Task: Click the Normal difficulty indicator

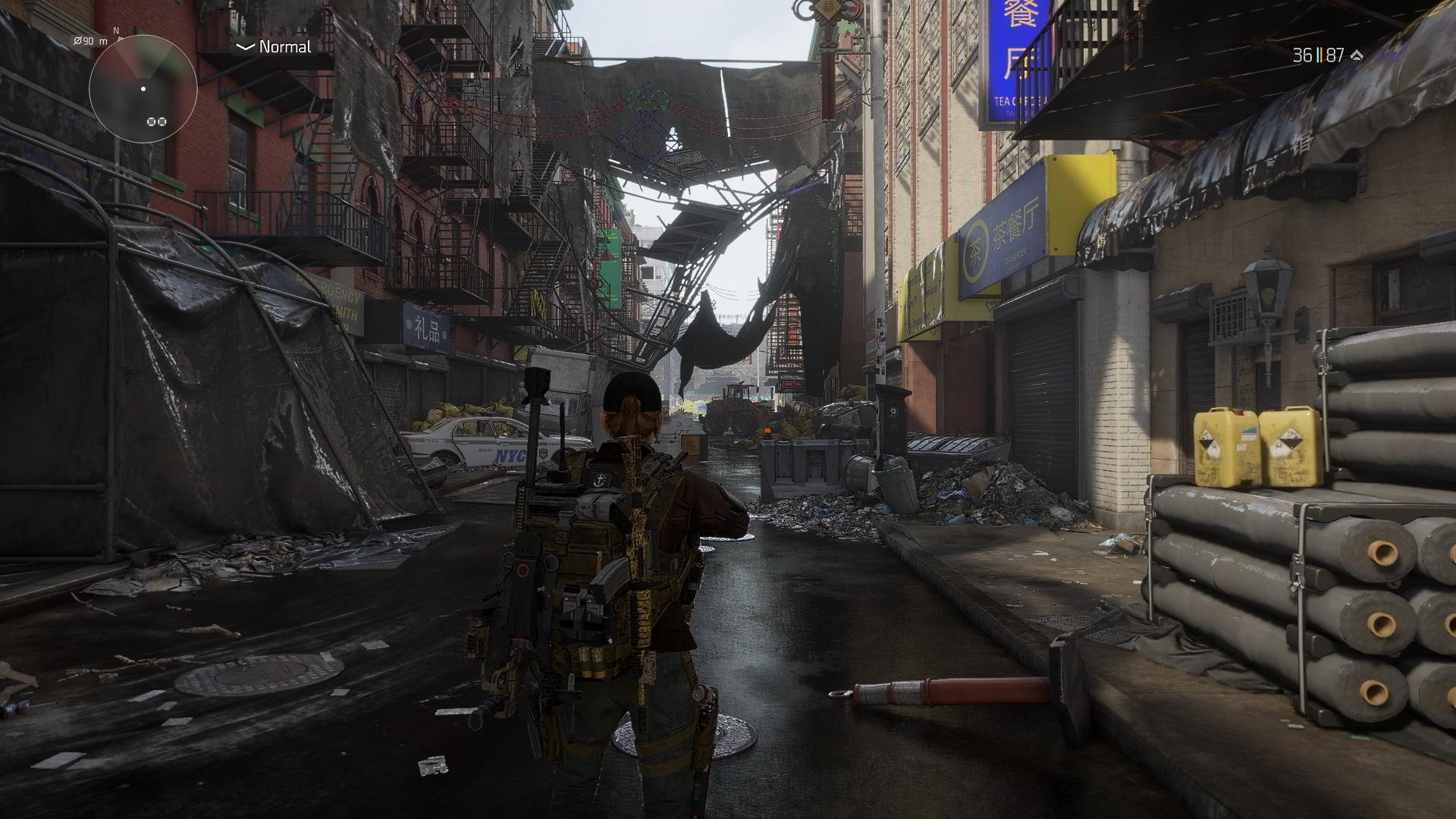Action: [284, 47]
